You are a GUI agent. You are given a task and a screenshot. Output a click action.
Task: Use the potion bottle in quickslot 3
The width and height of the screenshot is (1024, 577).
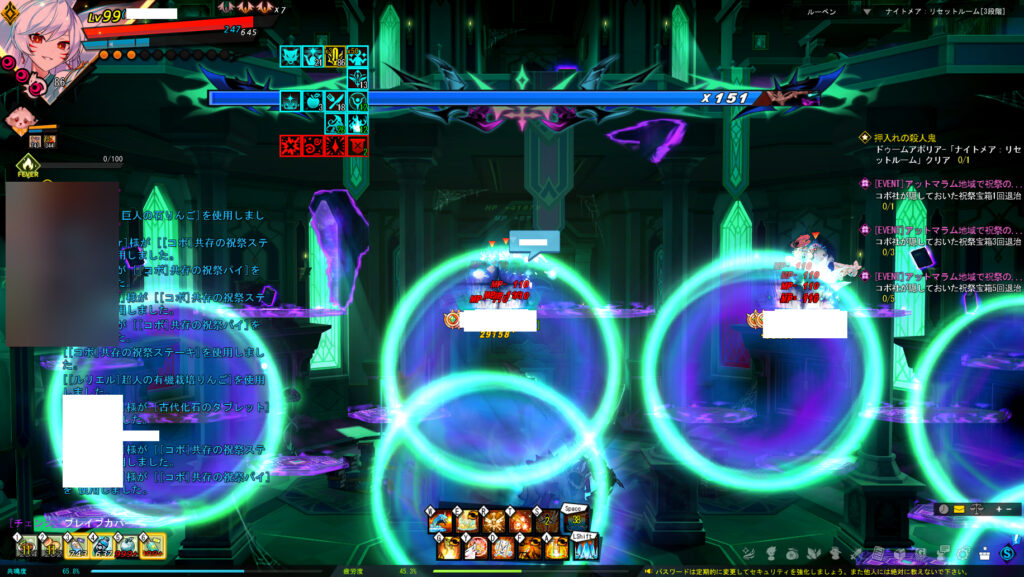[x=75, y=546]
